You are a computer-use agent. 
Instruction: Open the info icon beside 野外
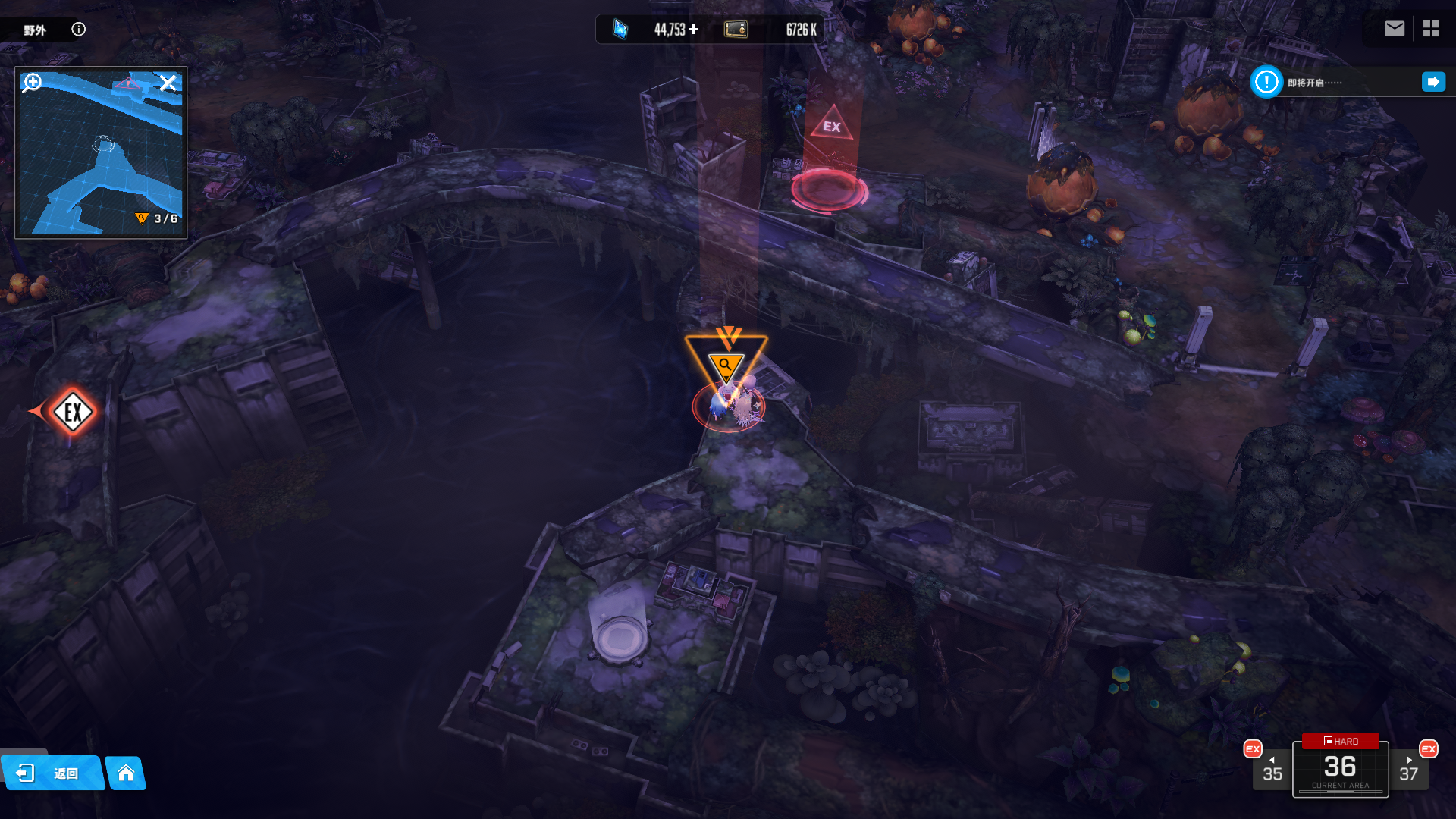coord(78,29)
